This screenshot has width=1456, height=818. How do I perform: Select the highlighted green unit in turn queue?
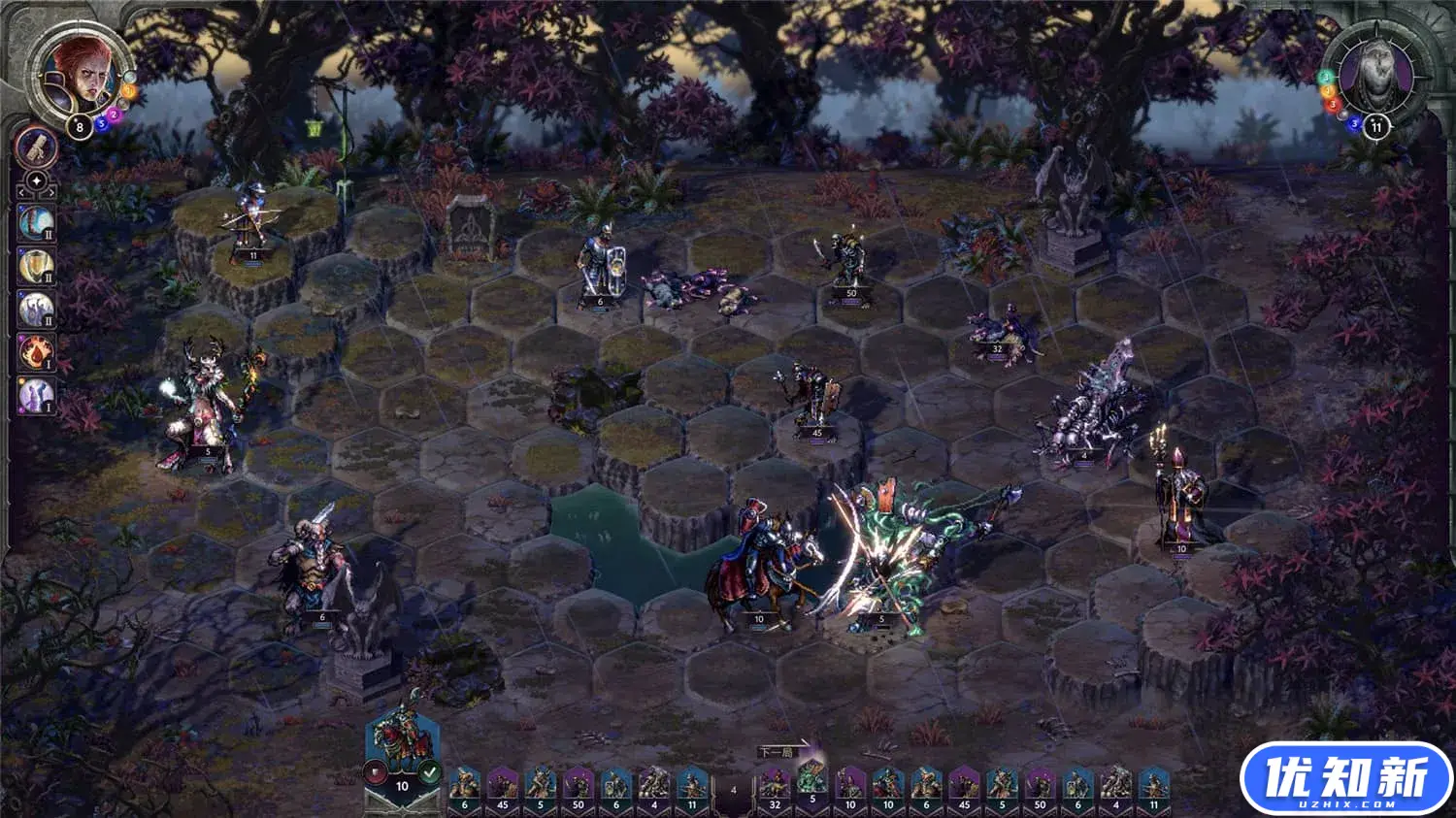811,780
